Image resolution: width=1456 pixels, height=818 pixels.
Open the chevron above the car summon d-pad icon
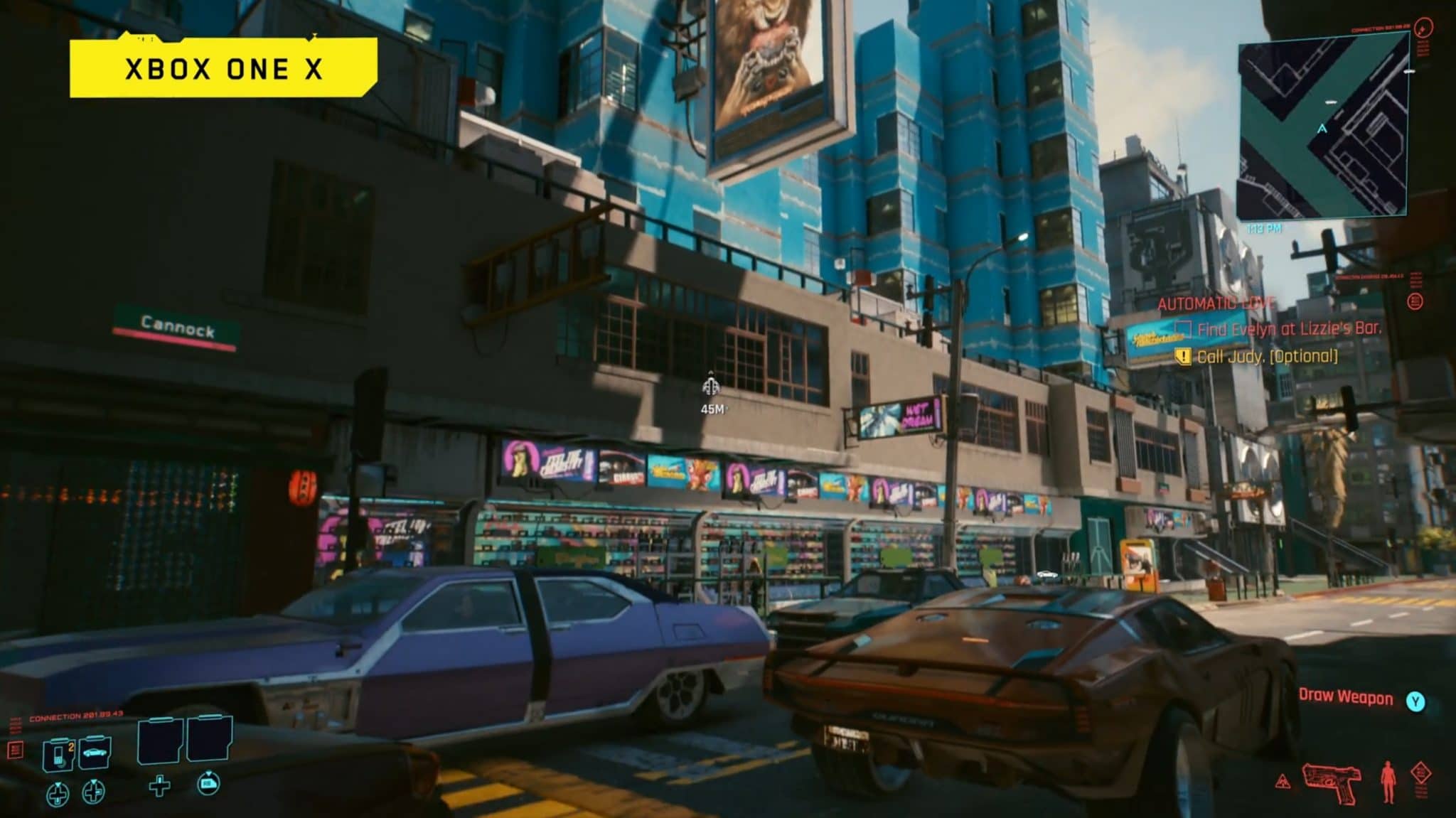[x=93, y=782]
